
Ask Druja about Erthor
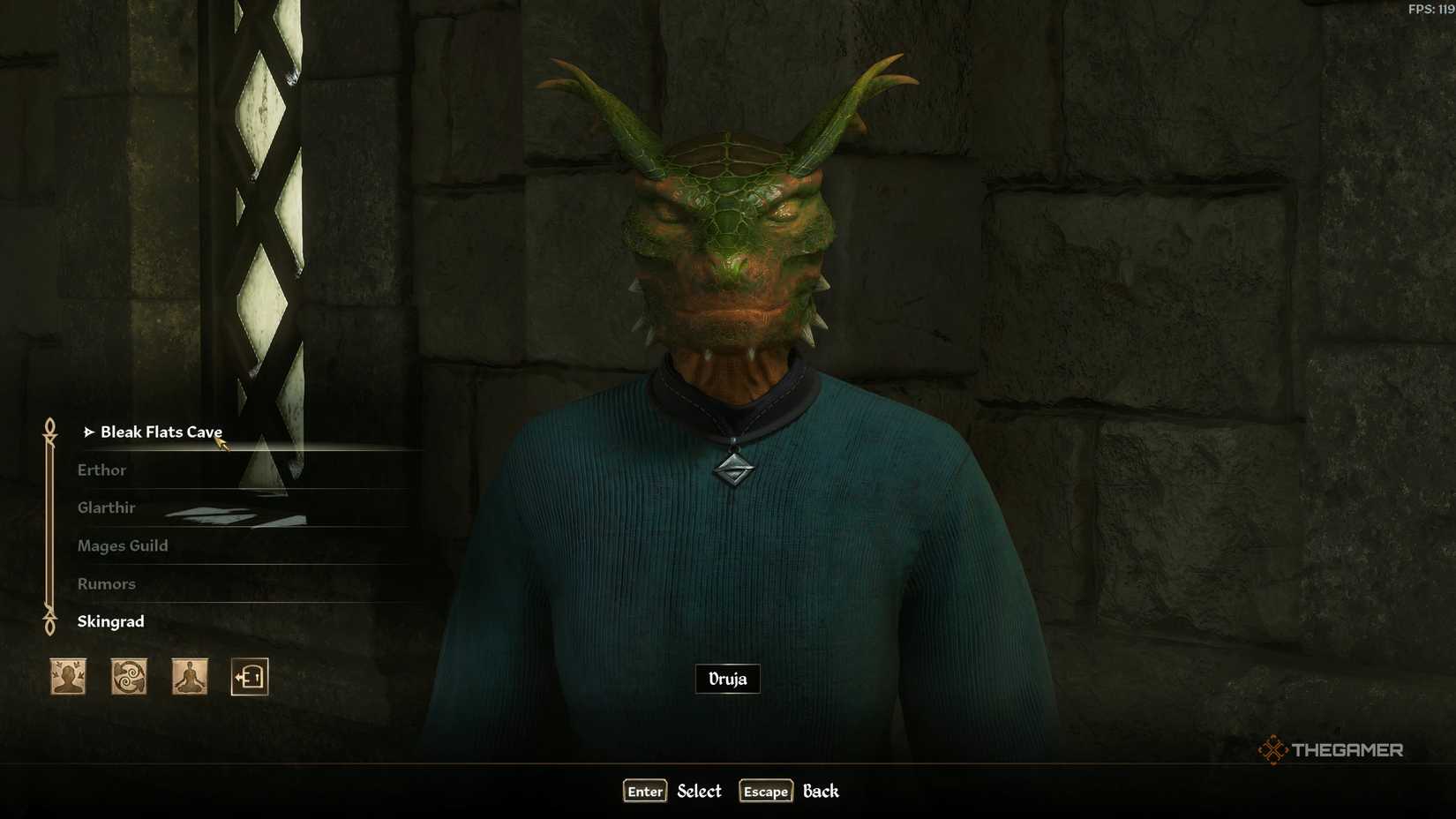[x=101, y=470]
